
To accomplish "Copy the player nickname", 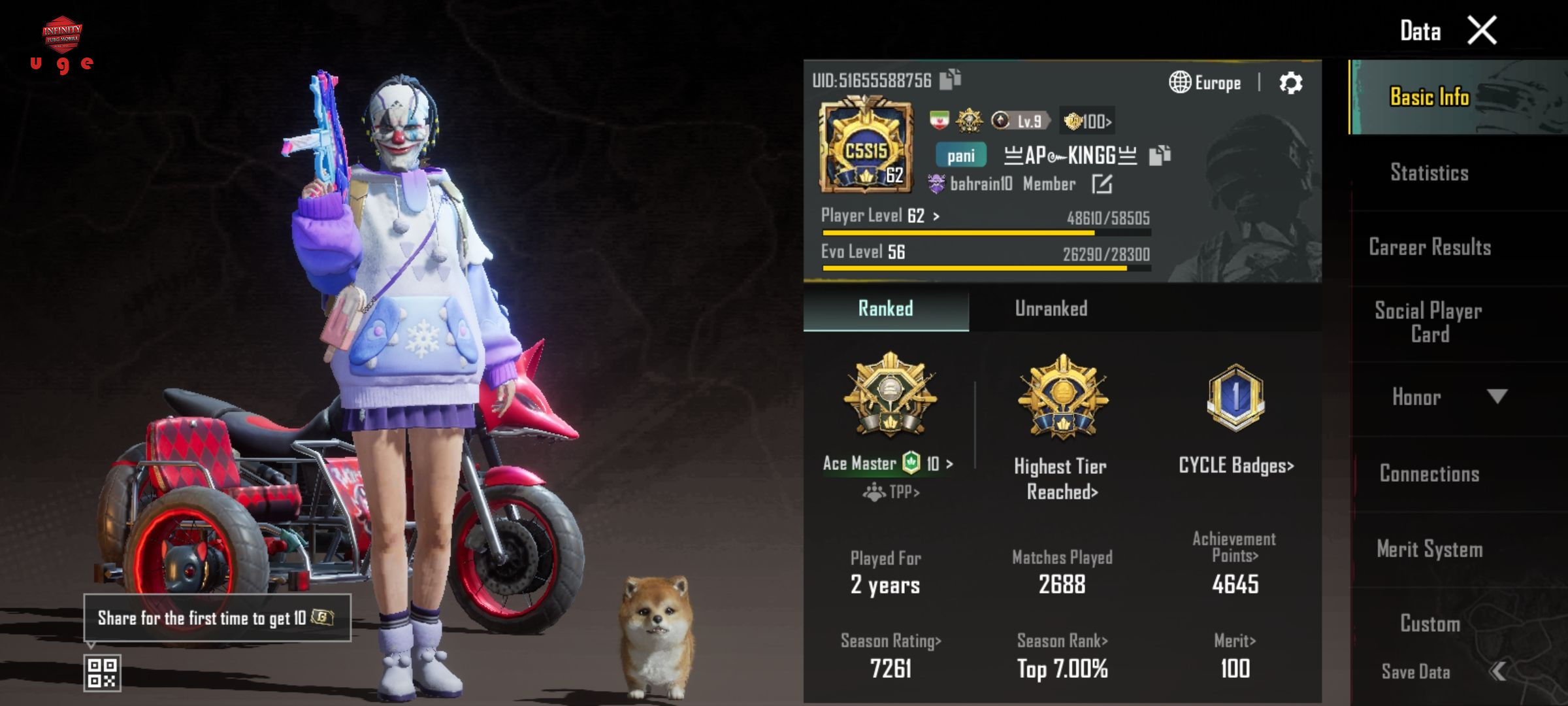I will 1160,156.
